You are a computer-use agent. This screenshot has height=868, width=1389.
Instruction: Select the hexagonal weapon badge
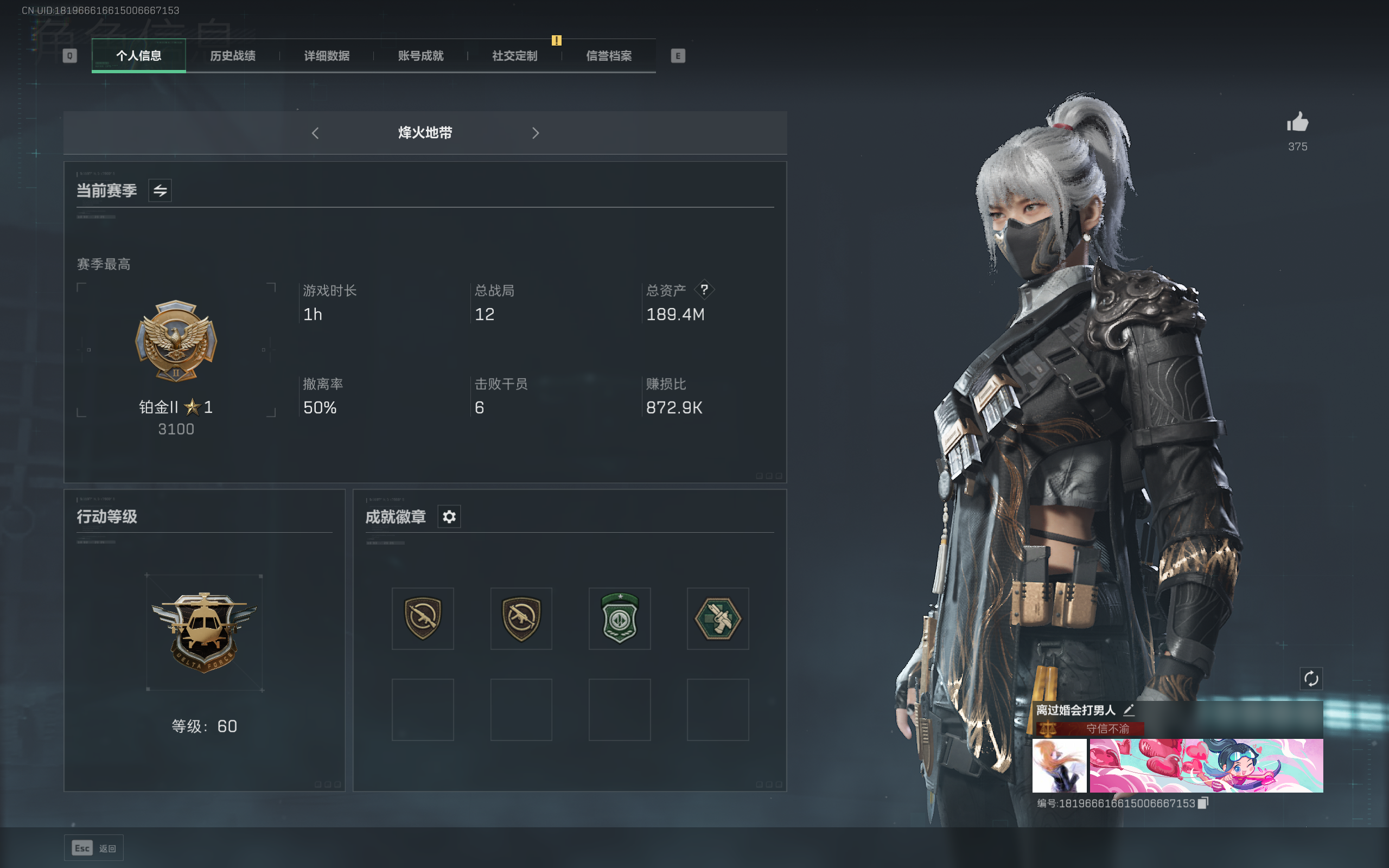(x=717, y=618)
